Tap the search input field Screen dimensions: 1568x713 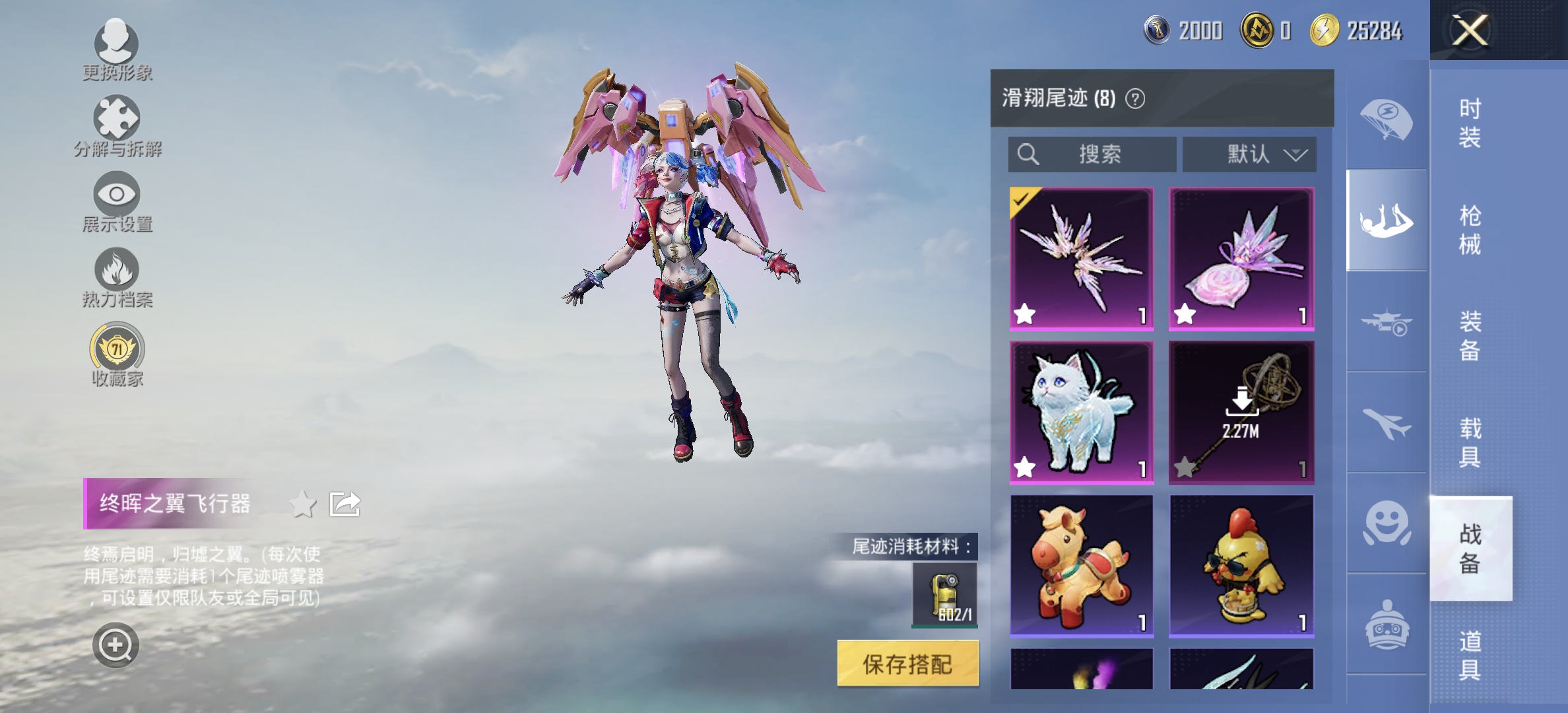(x=1092, y=154)
